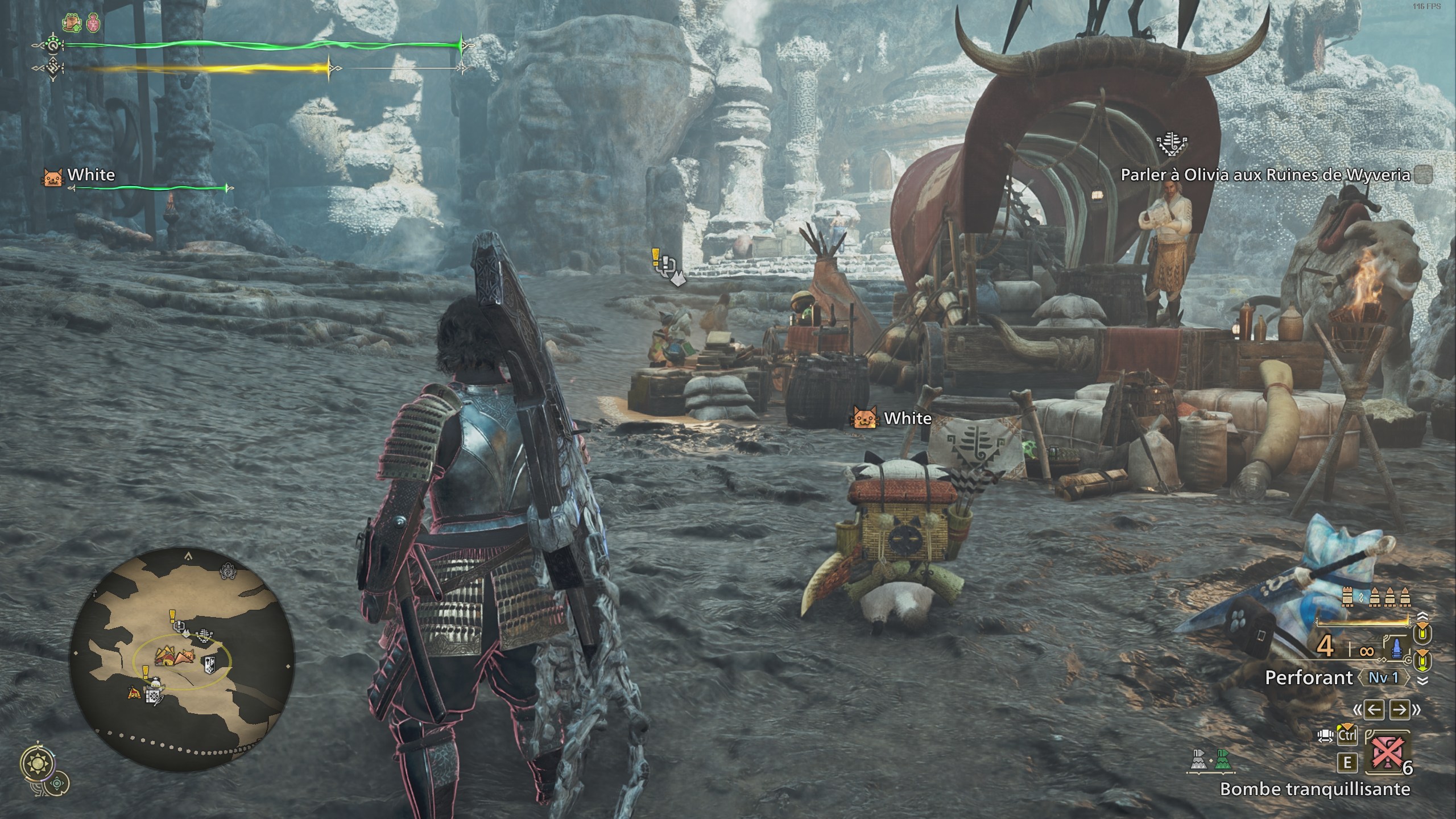Click the smithy banner icon on the minimap
This screenshot has width=1456, height=819.
coord(210,664)
